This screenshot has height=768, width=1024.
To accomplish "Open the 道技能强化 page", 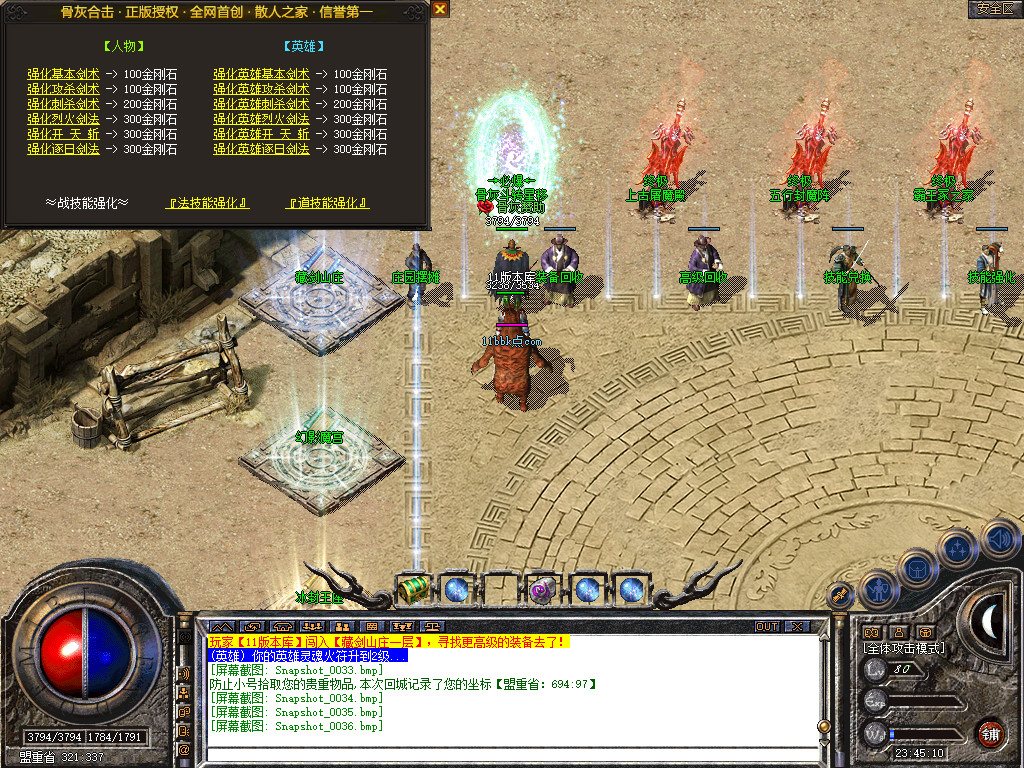I will (x=327, y=203).
